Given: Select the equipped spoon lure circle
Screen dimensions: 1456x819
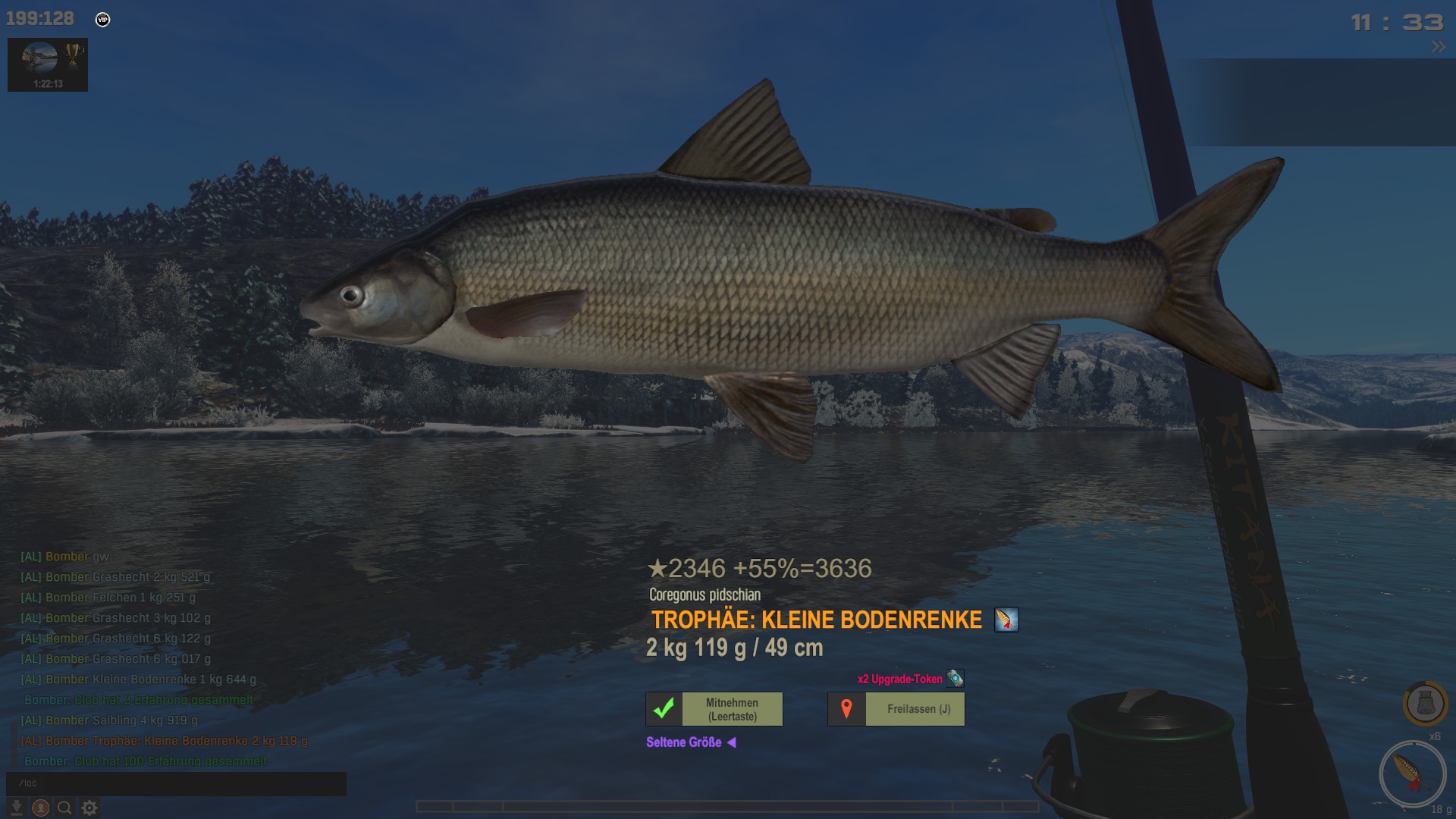Looking at the screenshot, I should [1412, 773].
